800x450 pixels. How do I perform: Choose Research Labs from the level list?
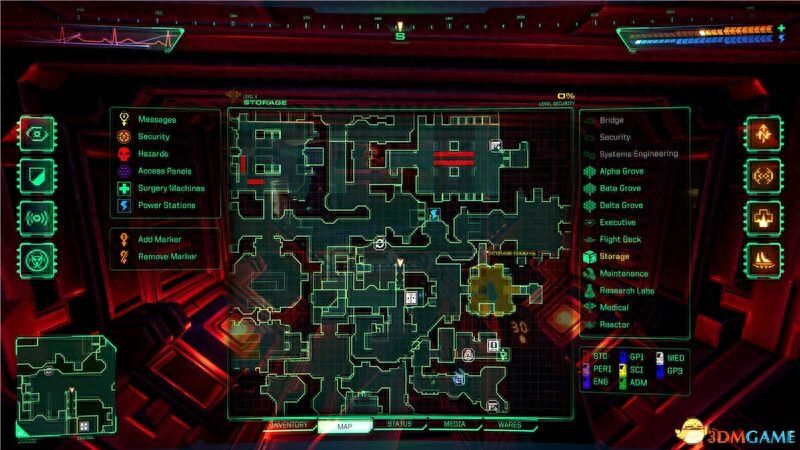627,290
